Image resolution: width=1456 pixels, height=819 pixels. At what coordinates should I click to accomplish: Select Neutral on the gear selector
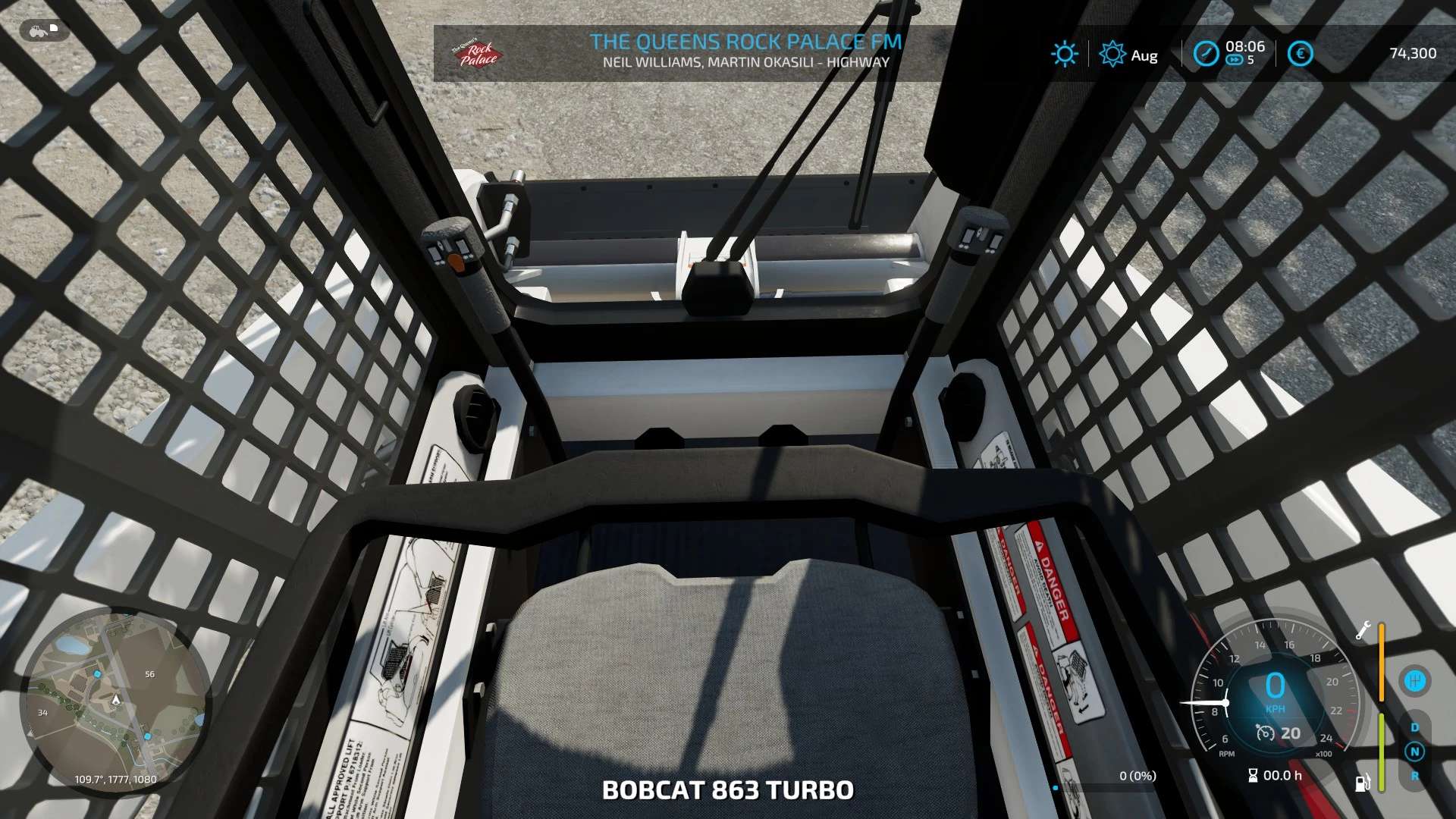point(1414,752)
